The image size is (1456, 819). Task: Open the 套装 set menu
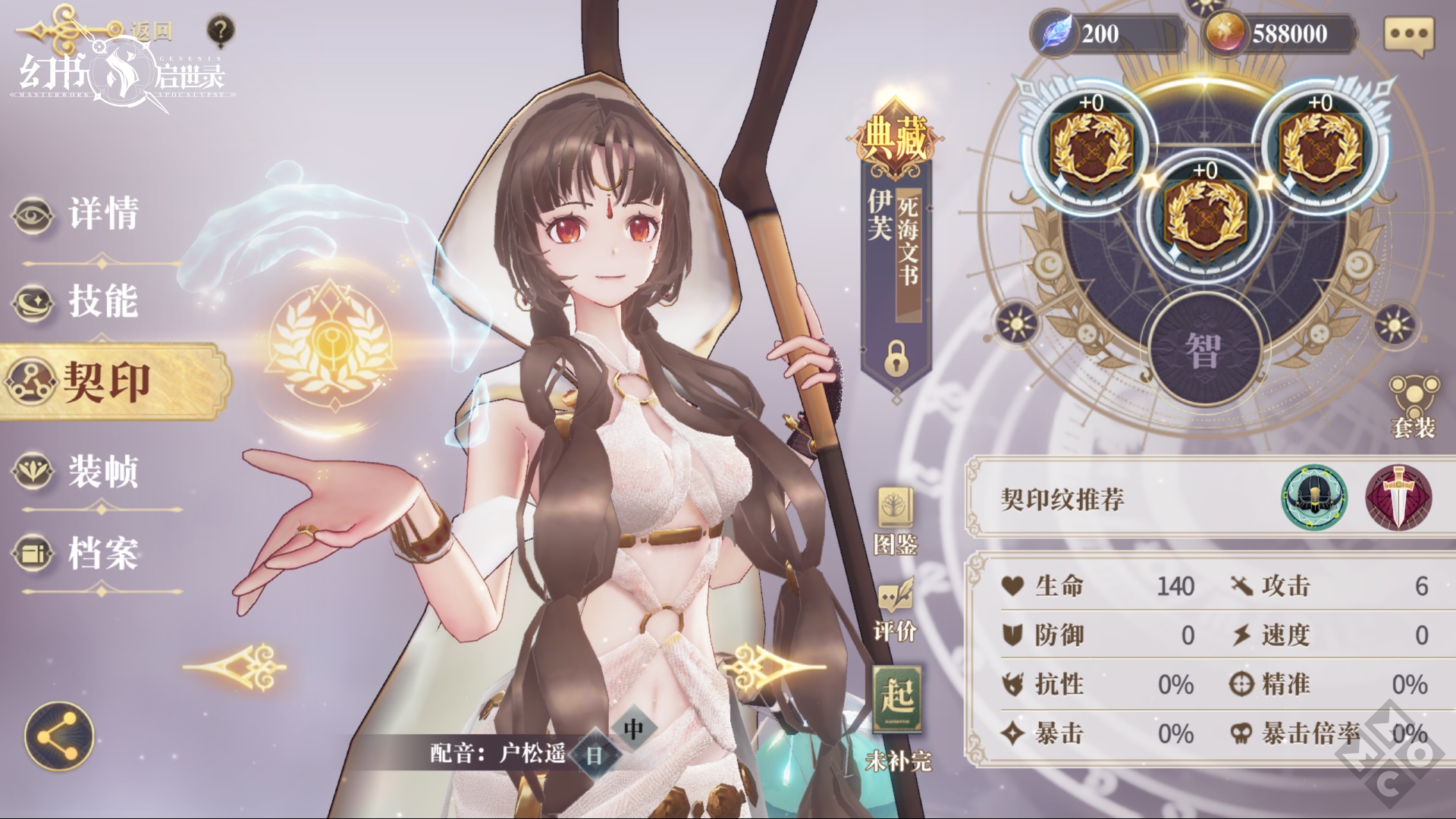[1414, 406]
